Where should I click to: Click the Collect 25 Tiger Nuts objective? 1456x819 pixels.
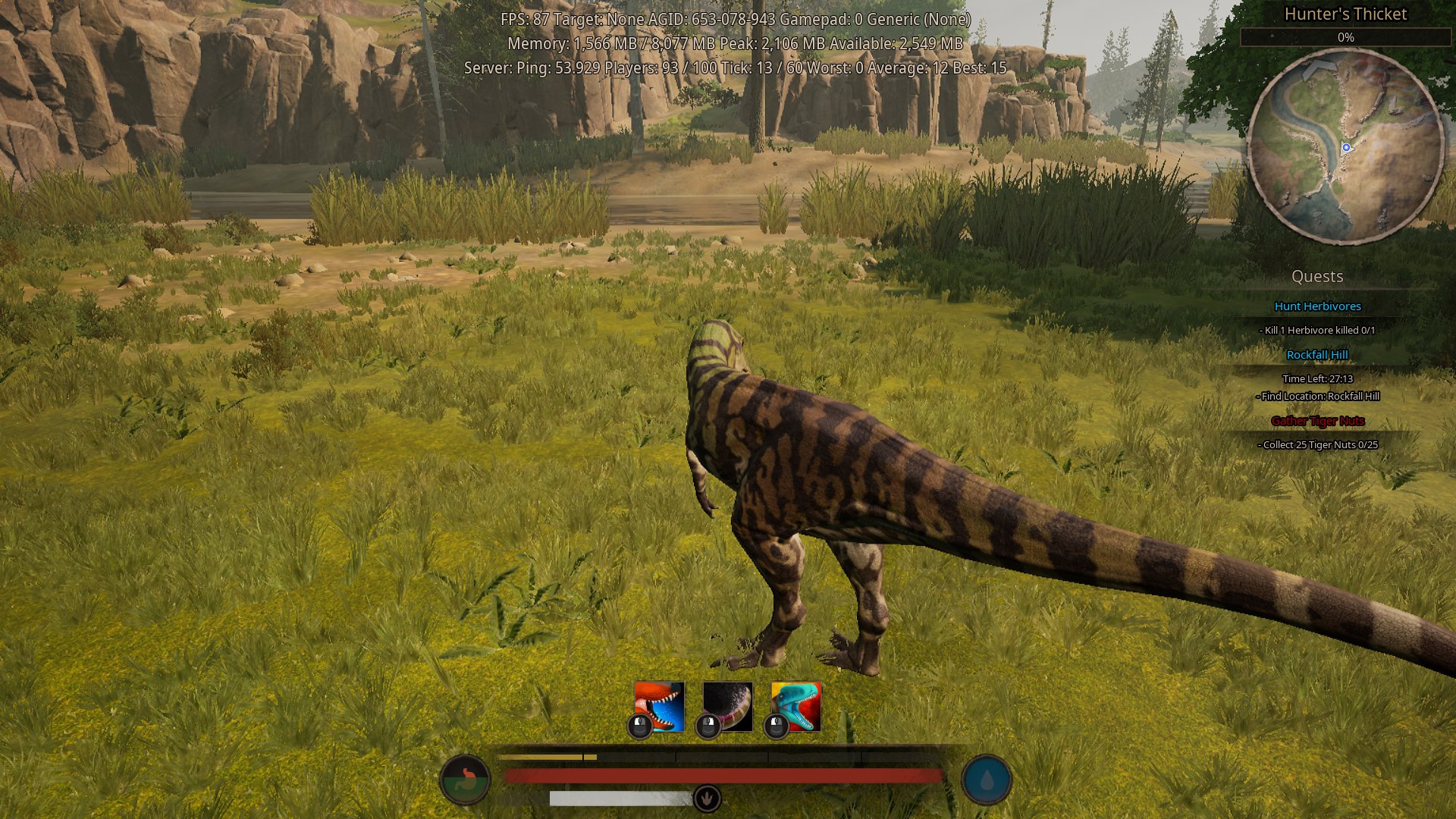(1319, 445)
